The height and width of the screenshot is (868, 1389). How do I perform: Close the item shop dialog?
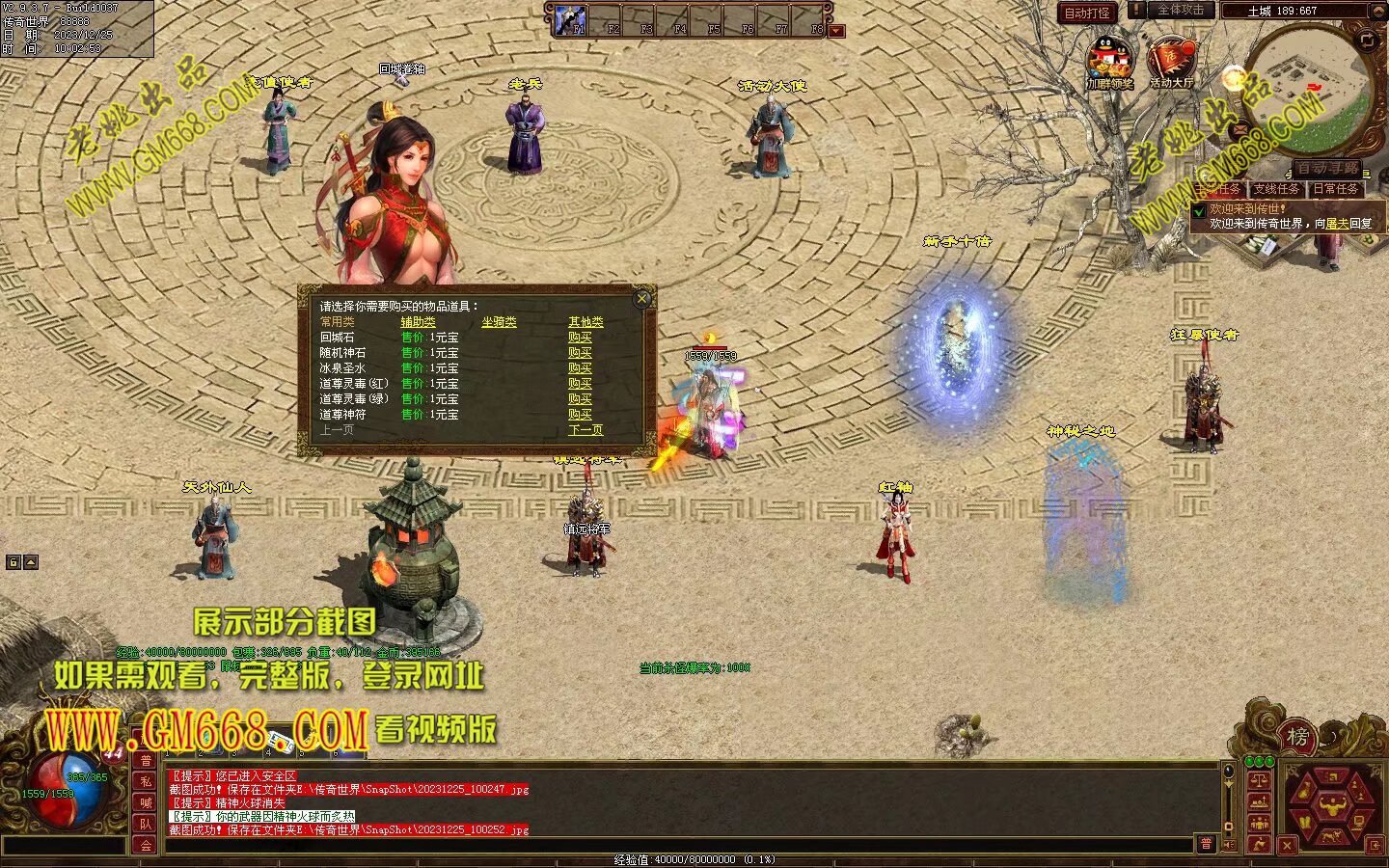[641, 299]
